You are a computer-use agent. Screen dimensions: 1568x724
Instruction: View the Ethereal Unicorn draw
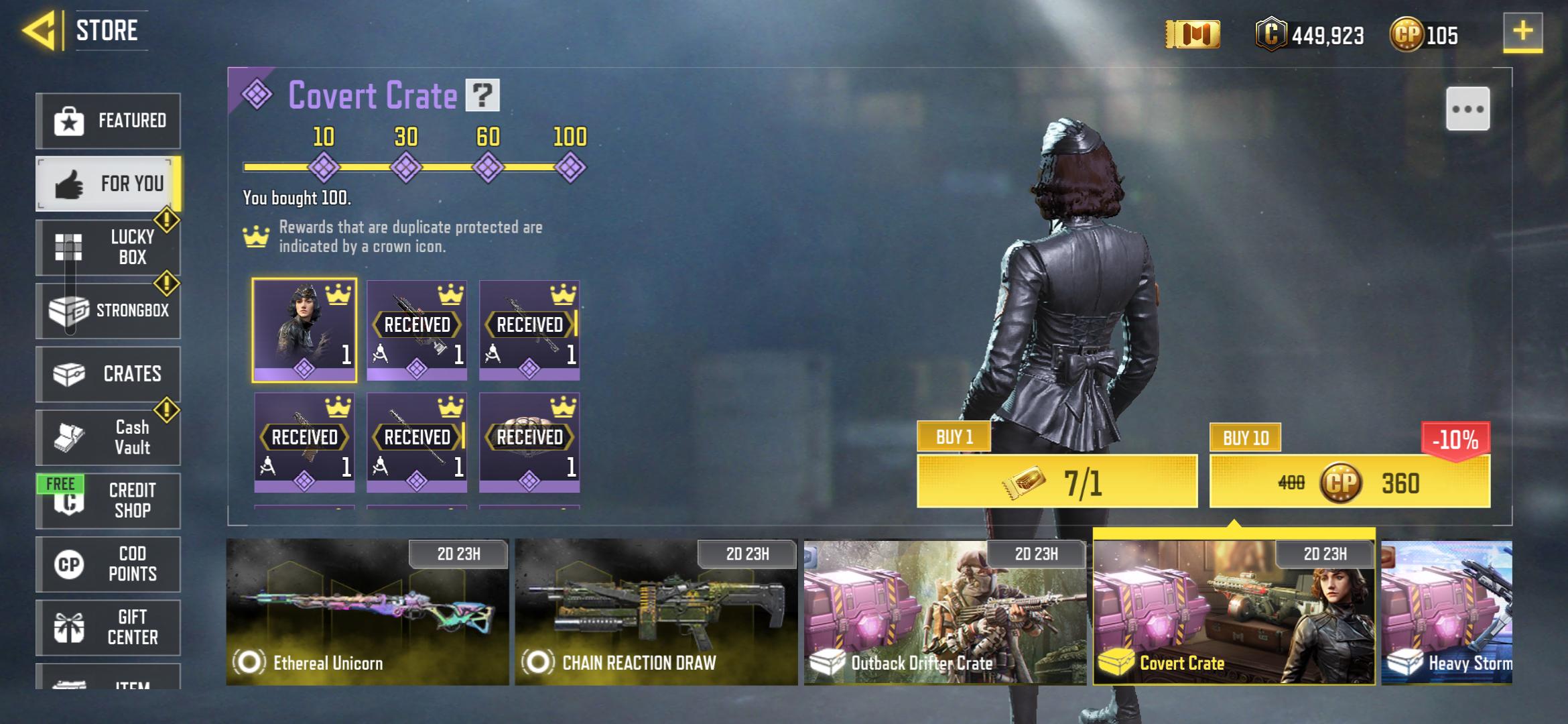click(x=367, y=611)
